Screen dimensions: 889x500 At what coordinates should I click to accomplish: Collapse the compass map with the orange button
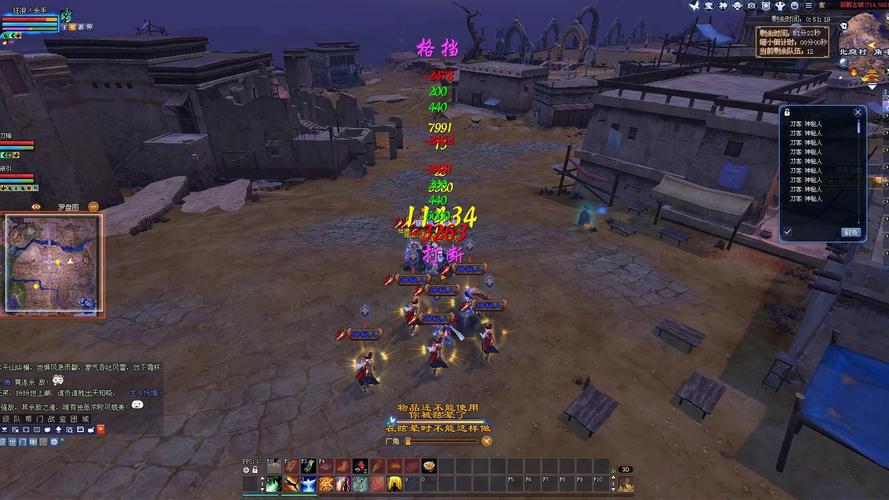click(93, 206)
